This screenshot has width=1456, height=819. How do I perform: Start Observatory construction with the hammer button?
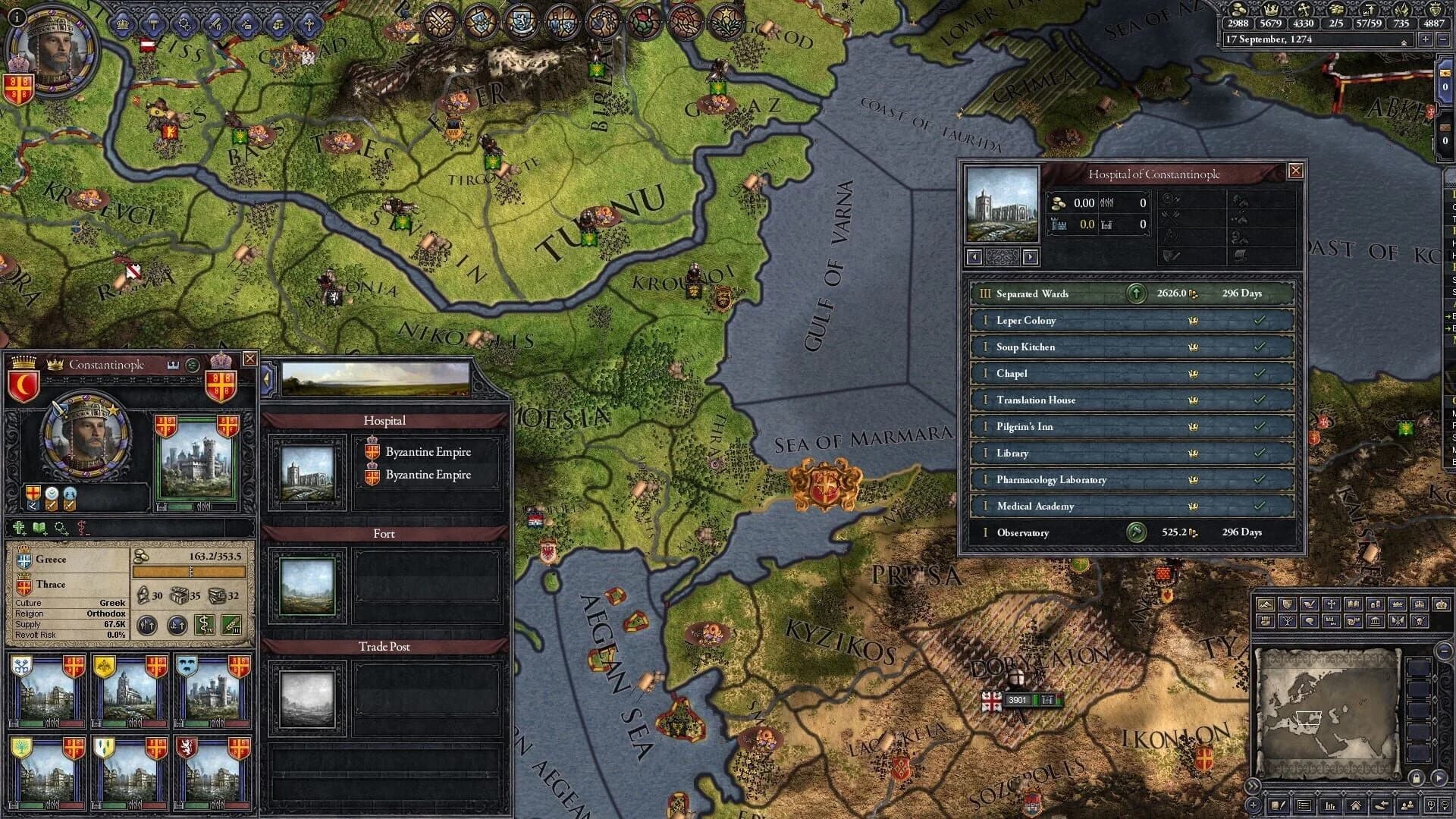pyautogui.click(x=1136, y=532)
